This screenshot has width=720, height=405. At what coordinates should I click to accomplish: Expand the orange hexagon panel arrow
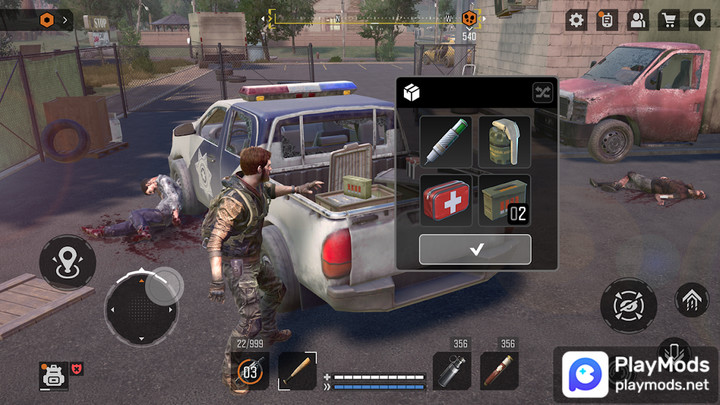pos(65,19)
